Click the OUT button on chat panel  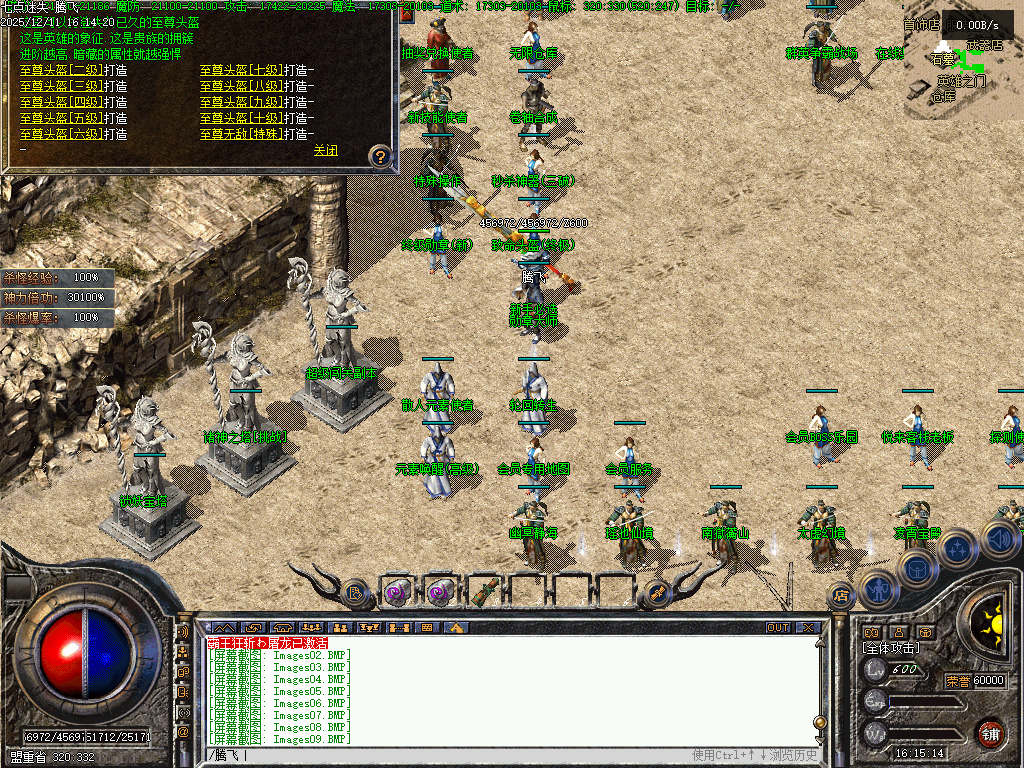778,628
